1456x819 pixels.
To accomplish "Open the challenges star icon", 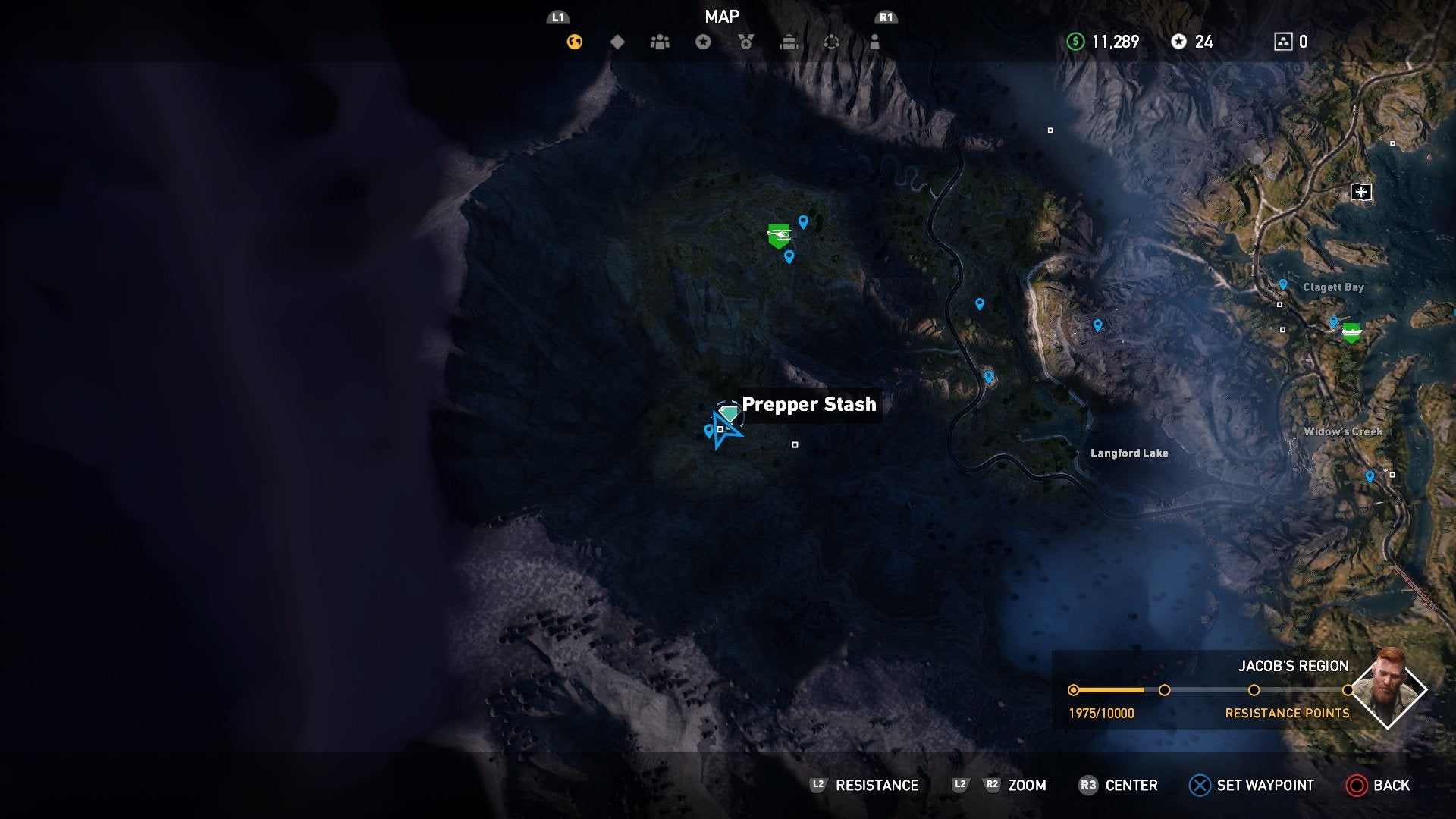I will coord(703,42).
